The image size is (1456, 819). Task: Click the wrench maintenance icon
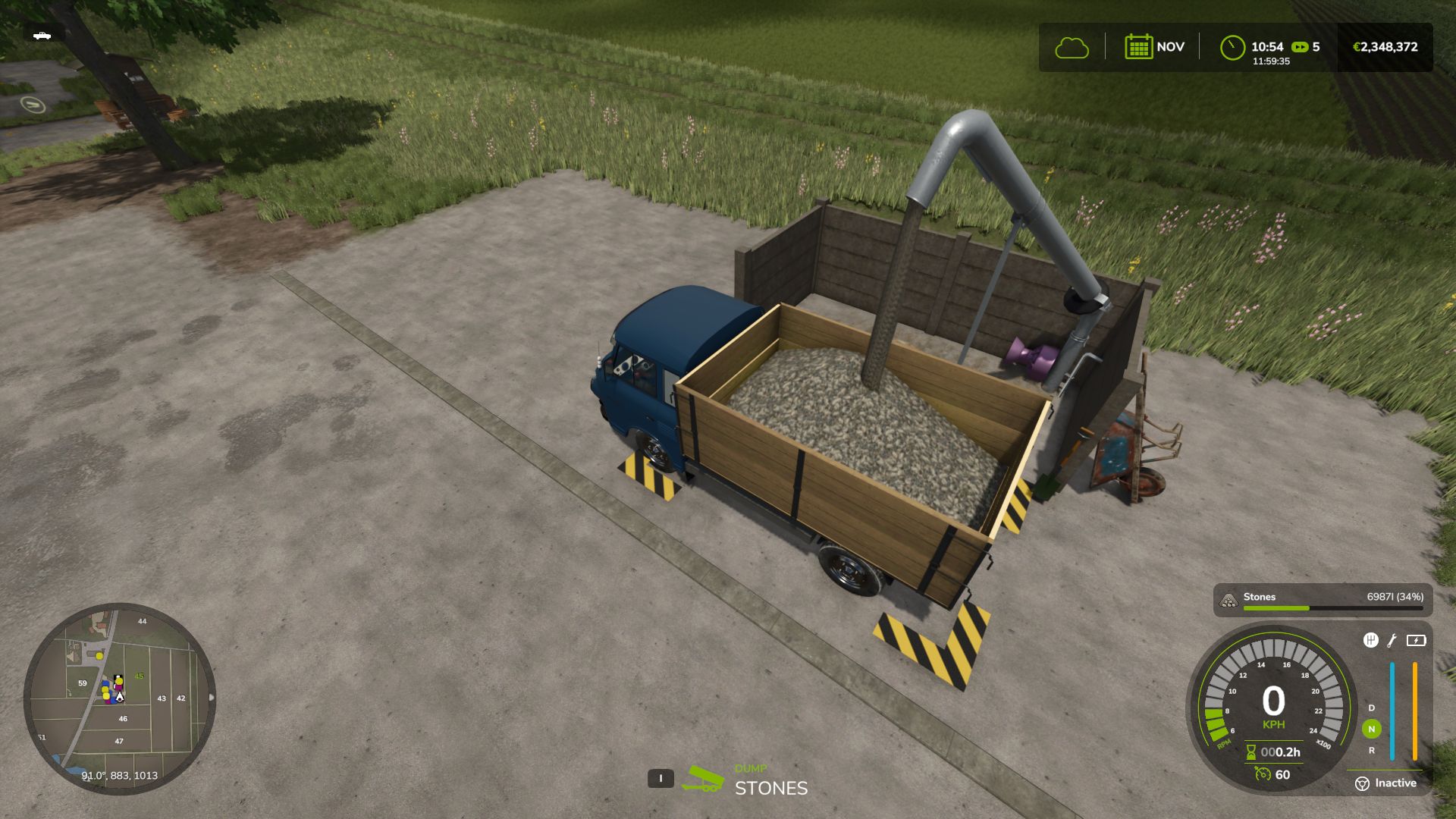pos(1392,641)
